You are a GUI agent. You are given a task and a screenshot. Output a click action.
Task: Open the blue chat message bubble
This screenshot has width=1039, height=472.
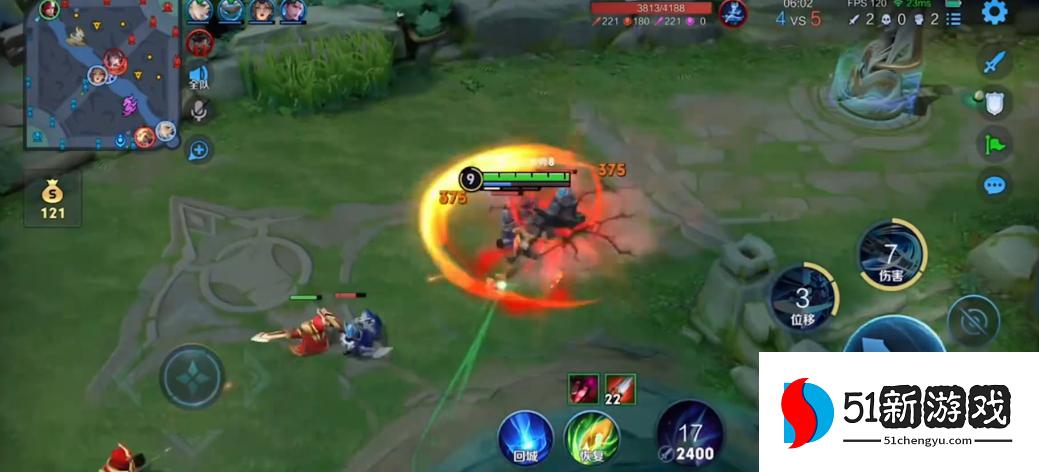(993, 185)
